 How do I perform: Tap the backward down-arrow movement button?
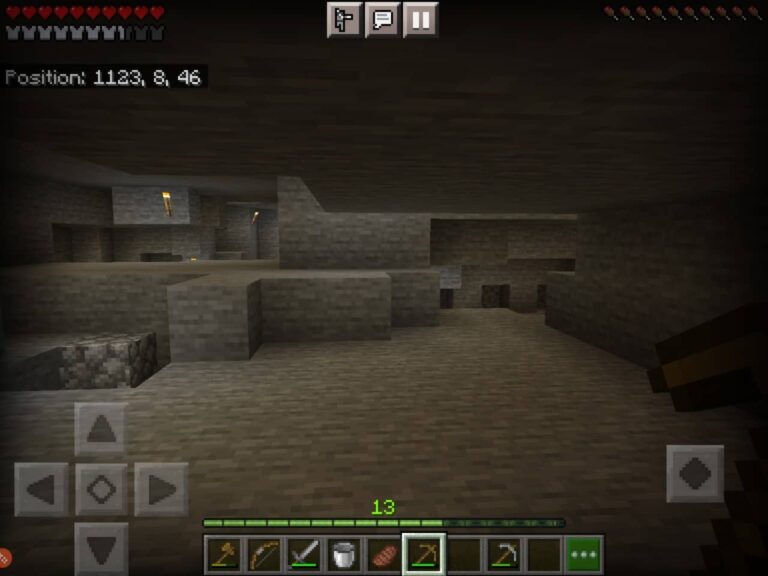[101, 548]
